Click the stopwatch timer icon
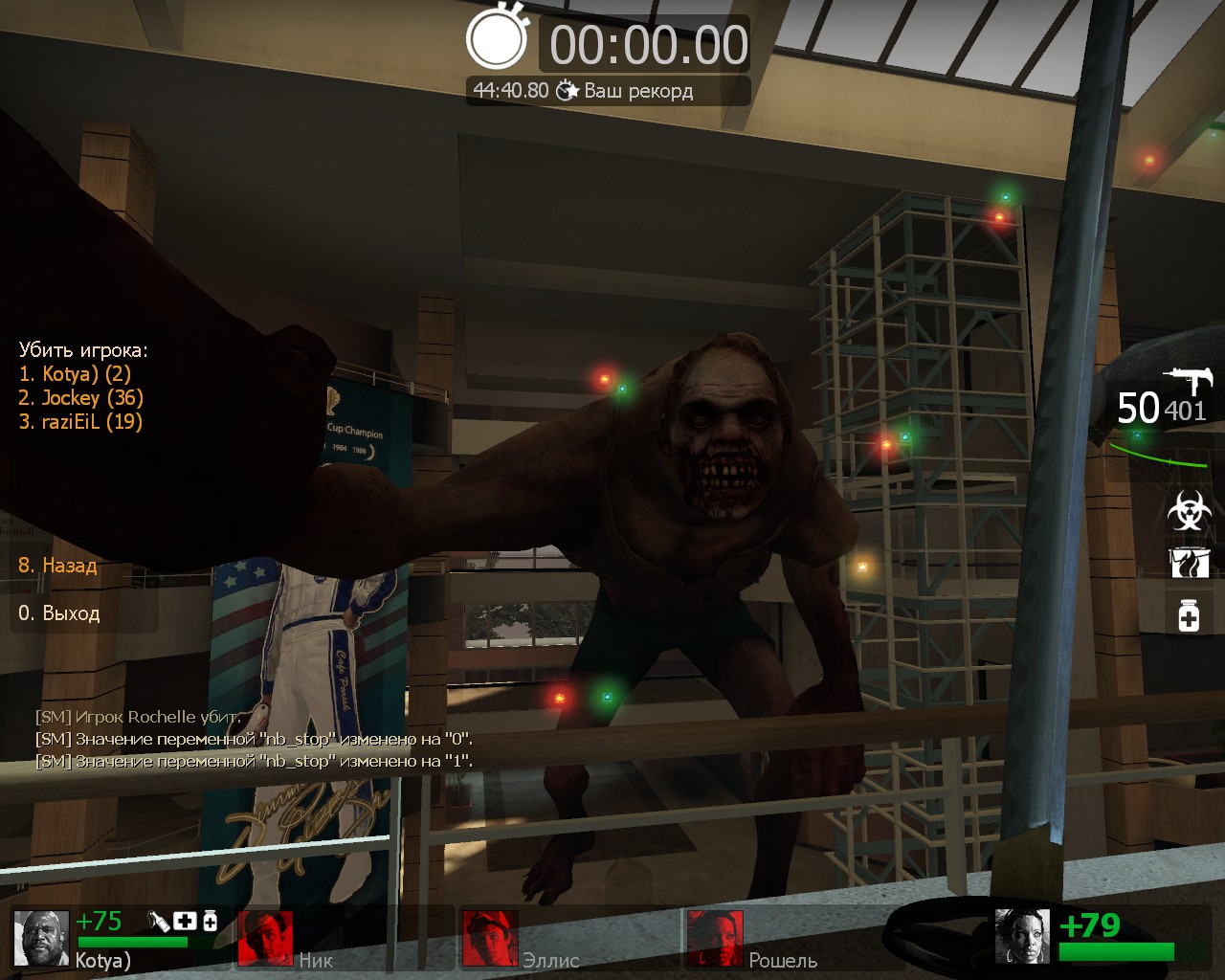Viewport: 1225px width, 980px height. pyautogui.click(x=497, y=38)
